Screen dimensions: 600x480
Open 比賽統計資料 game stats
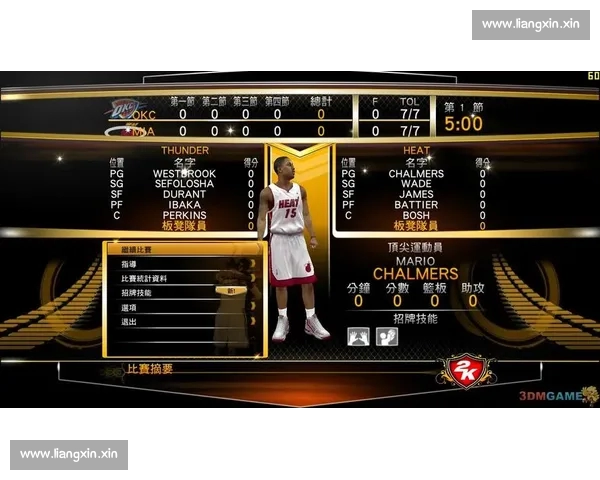144,278
